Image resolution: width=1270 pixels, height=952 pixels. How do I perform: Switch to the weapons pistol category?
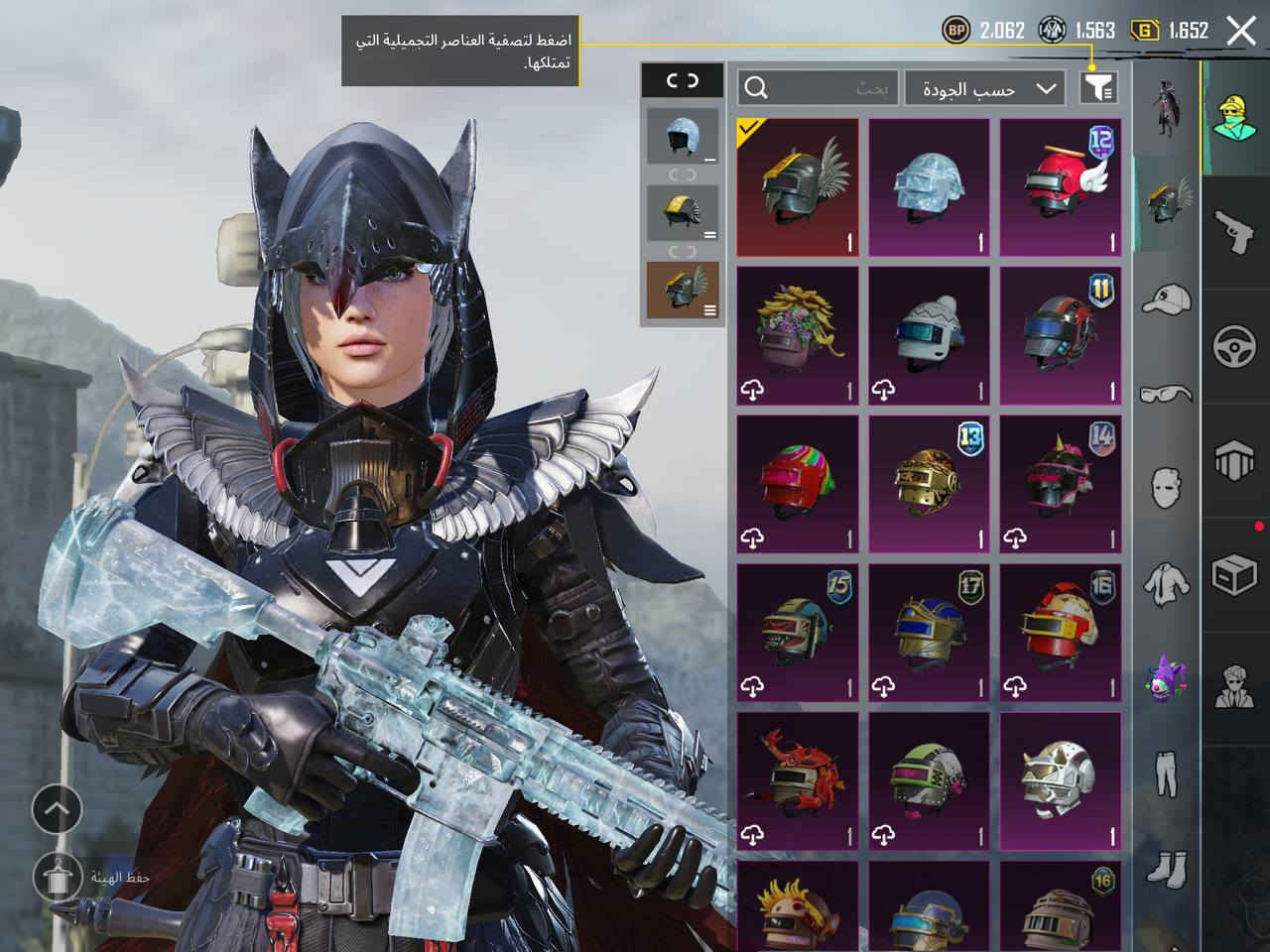coord(1235,232)
